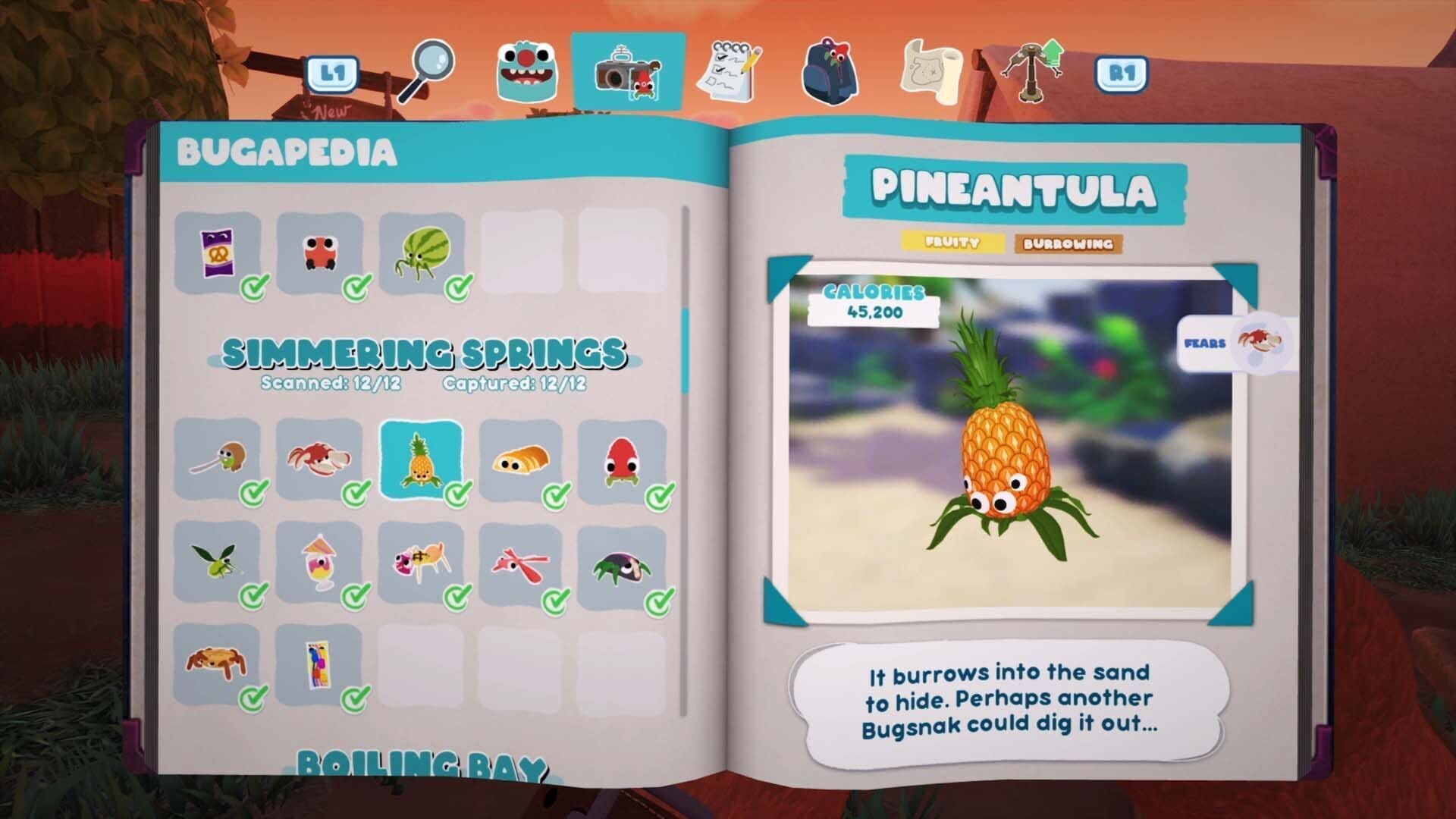
Task: Open the magnifying glass tab
Action: [x=426, y=71]
